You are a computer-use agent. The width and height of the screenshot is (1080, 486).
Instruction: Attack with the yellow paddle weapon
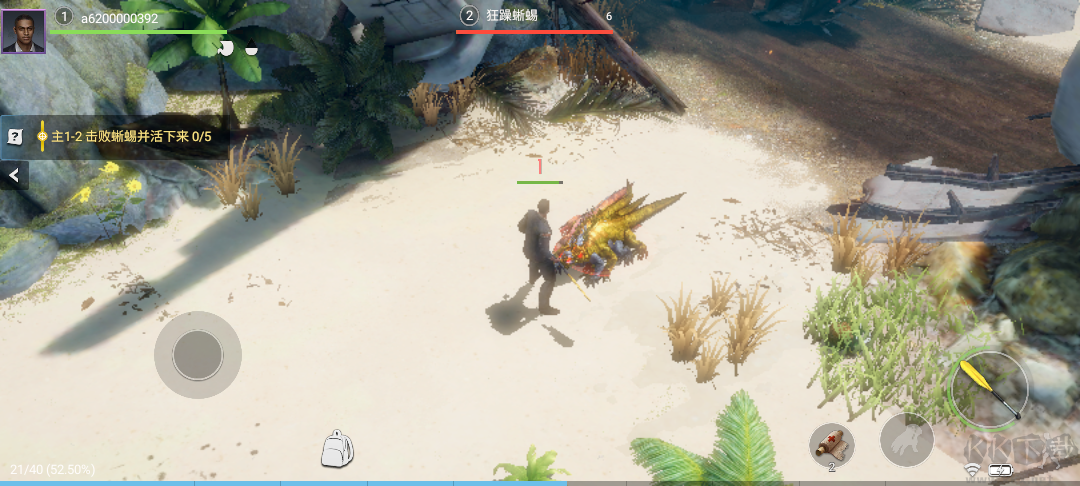[989, 388]
